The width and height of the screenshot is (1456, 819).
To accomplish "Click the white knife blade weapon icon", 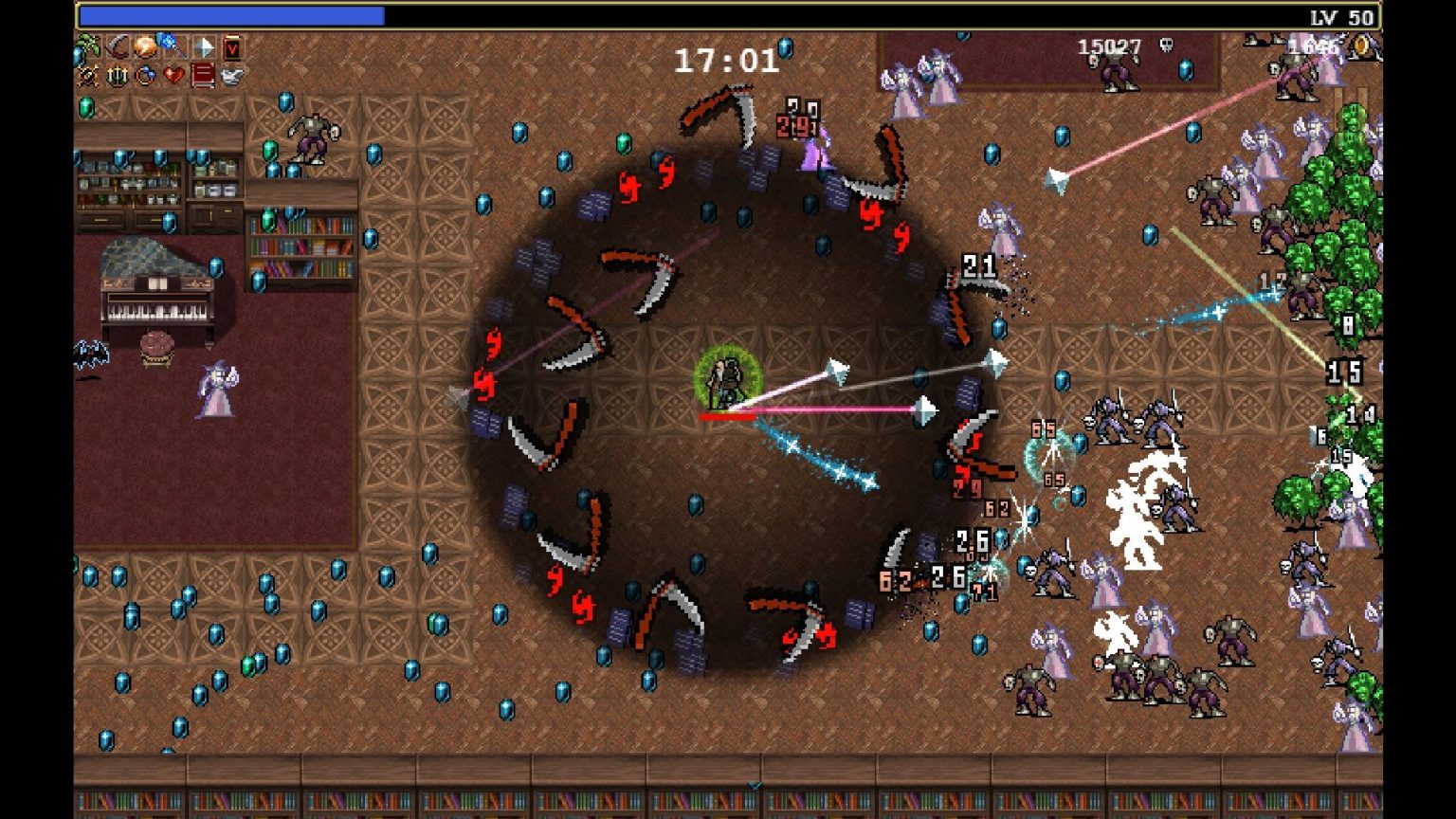I will (x=203, y=46).
